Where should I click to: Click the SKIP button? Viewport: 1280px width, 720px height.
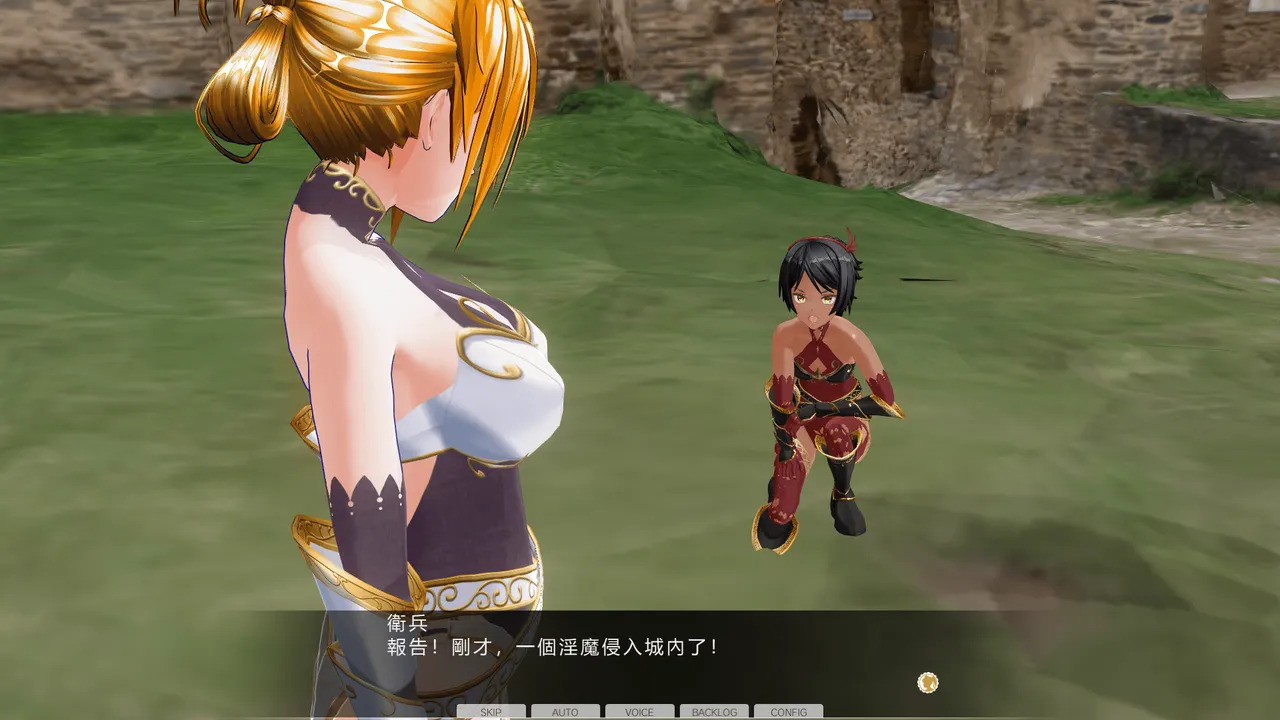[491, 712]
